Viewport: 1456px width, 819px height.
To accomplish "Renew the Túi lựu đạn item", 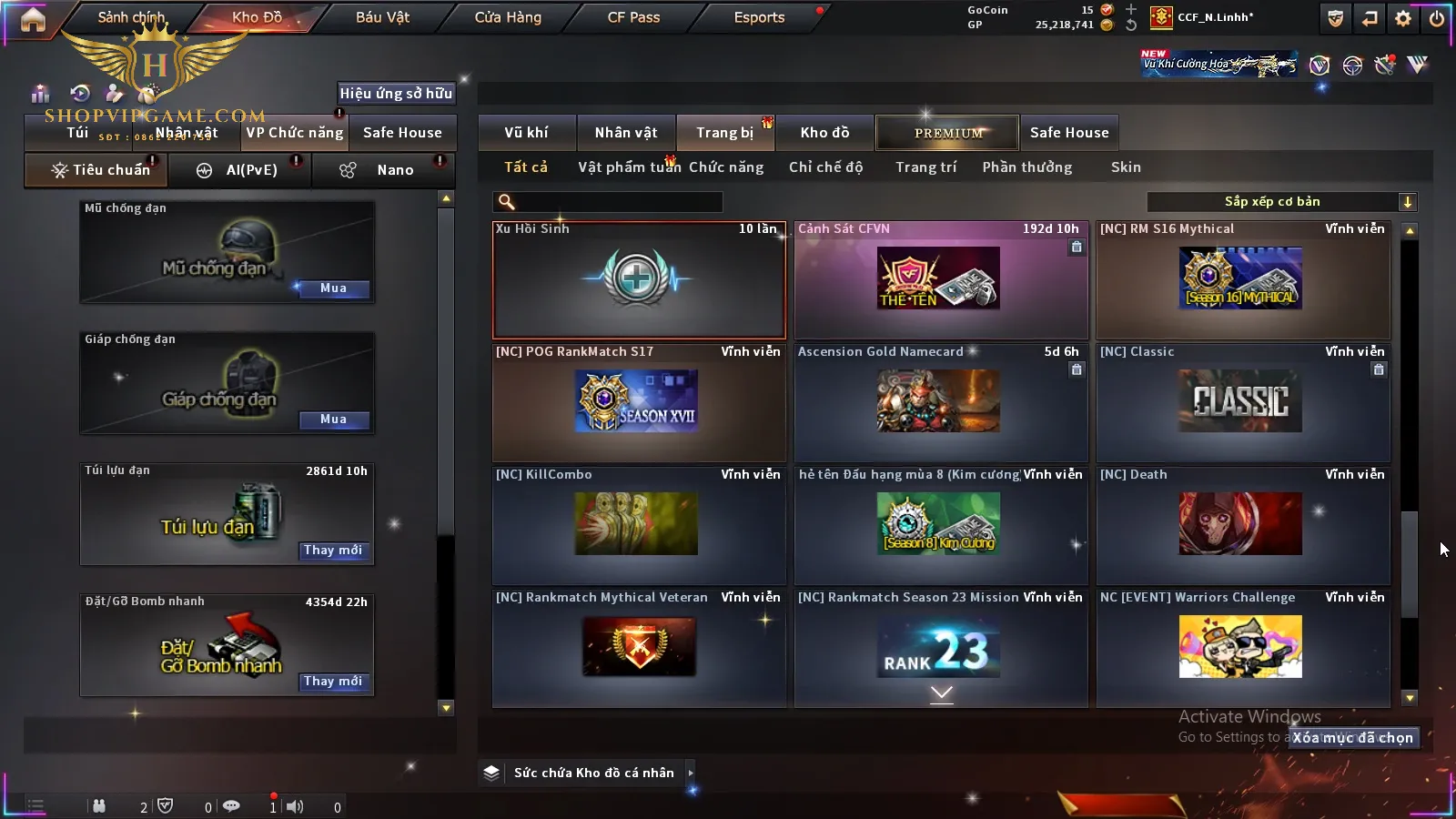I will pyautogui.click(x=333, y=551).
